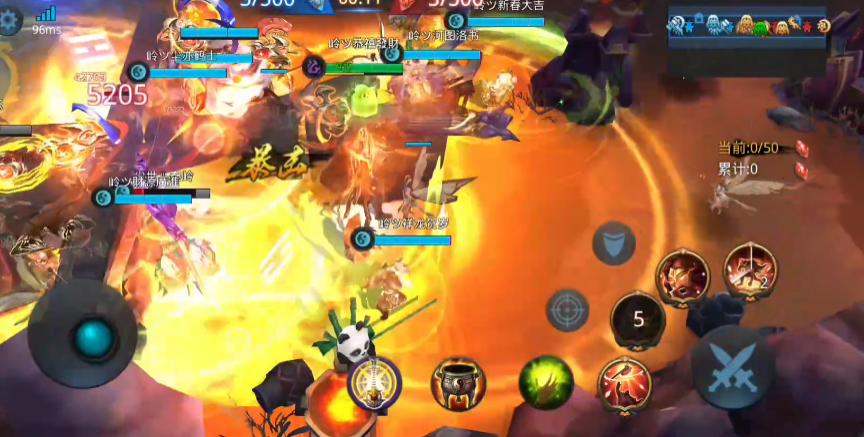
Task: Trigger the skill showing 2 charges
Action: [x=749, y=269]
